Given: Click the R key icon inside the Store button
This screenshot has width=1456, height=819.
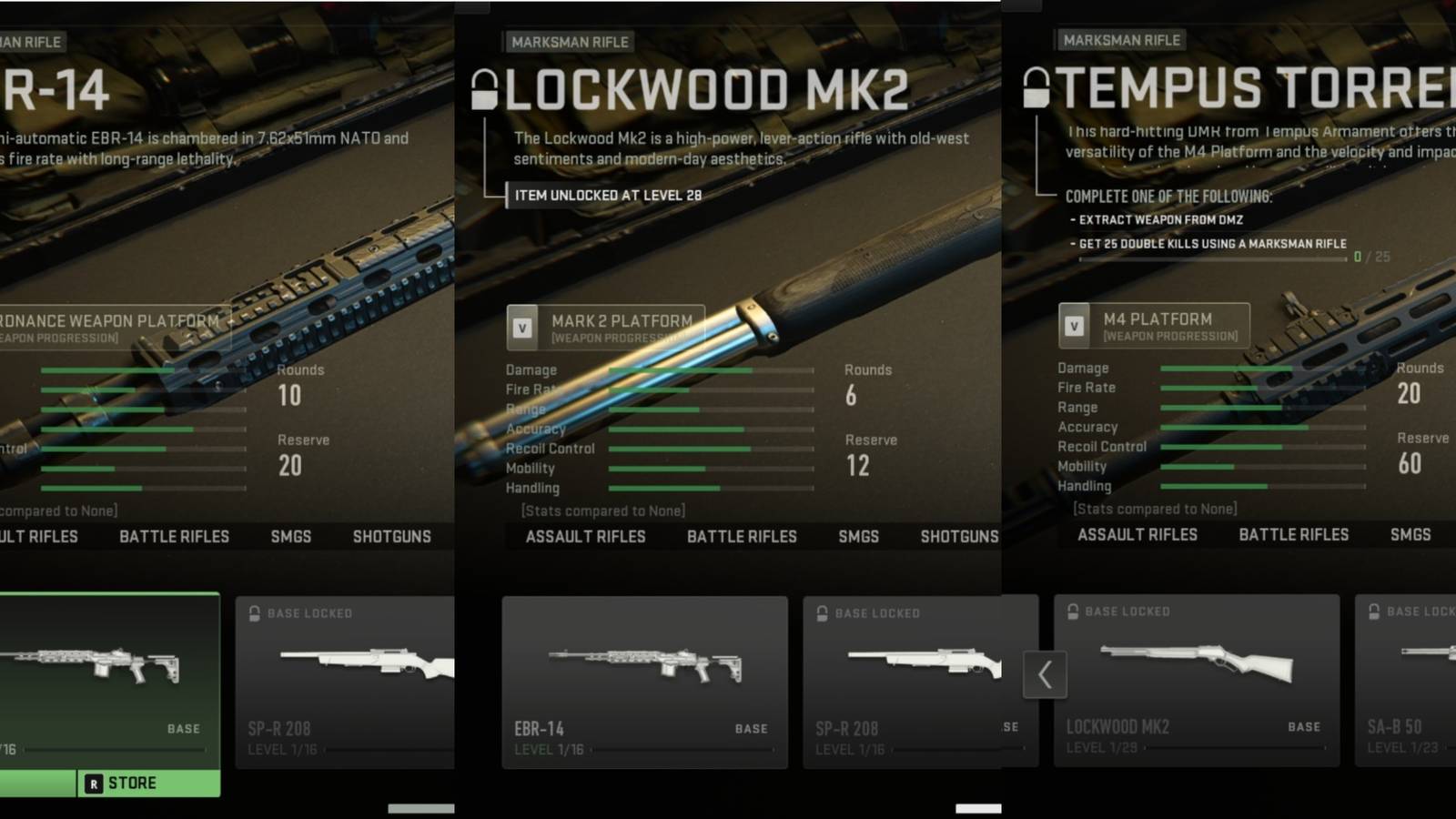Looking at the screenshot, I should (x=95, y=783).
